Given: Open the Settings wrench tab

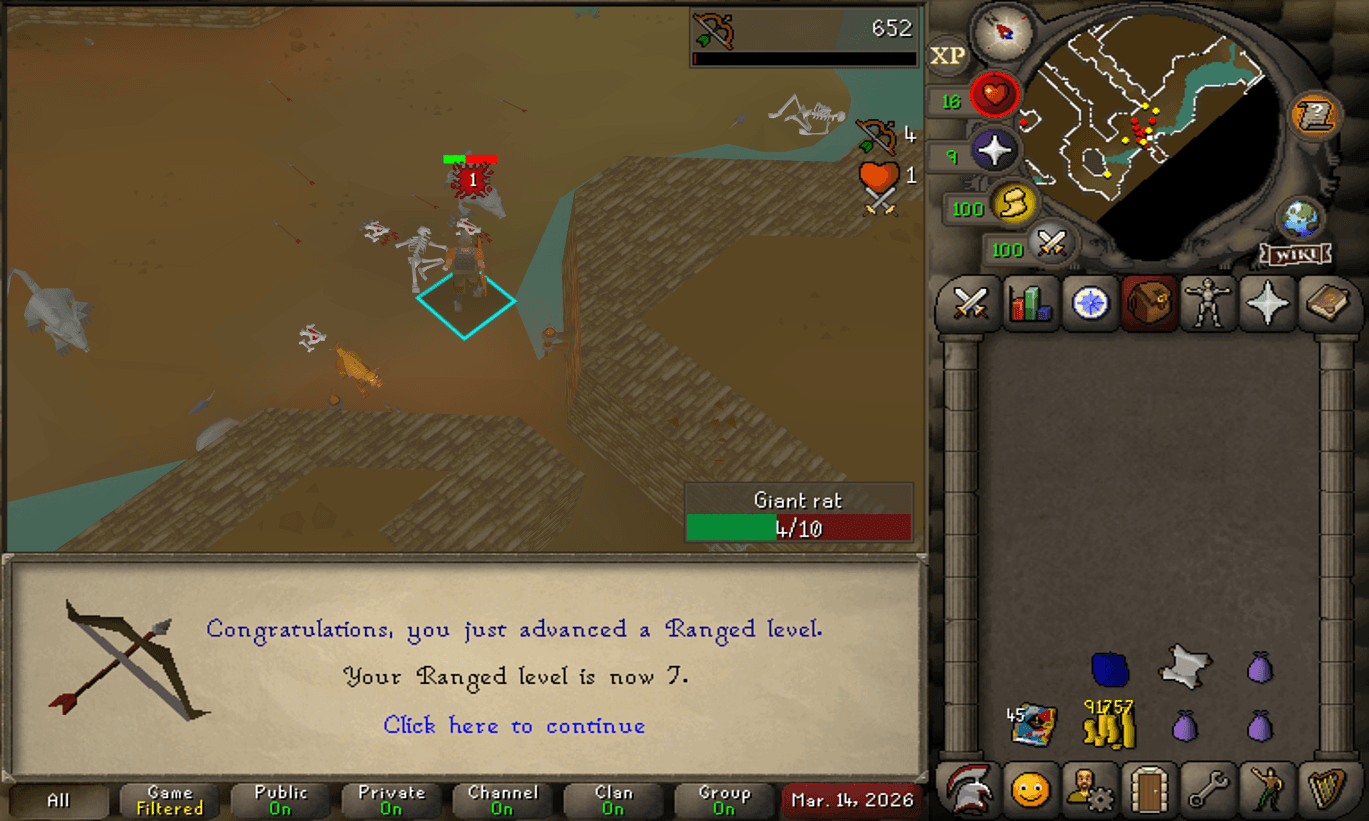Looking at the screenshot, I should pyautogui.click(x=1208, y=790).
